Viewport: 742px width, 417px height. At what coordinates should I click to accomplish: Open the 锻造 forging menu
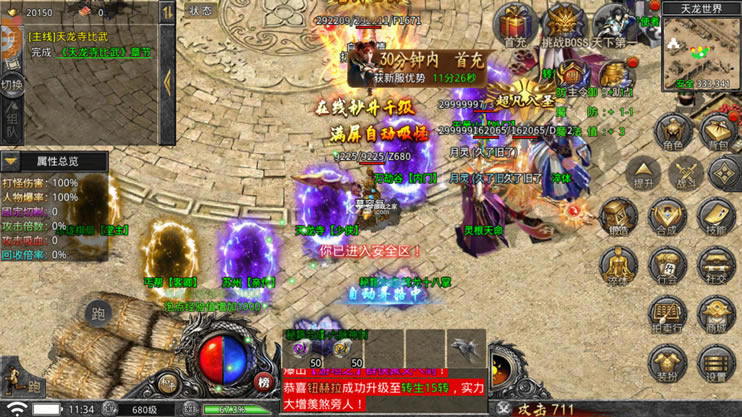pos(621,218)
